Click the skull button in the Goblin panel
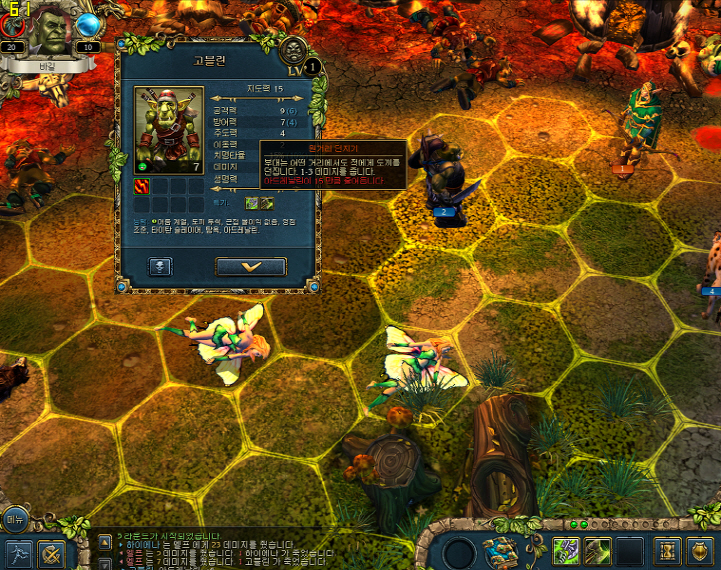 pos(161,267)
